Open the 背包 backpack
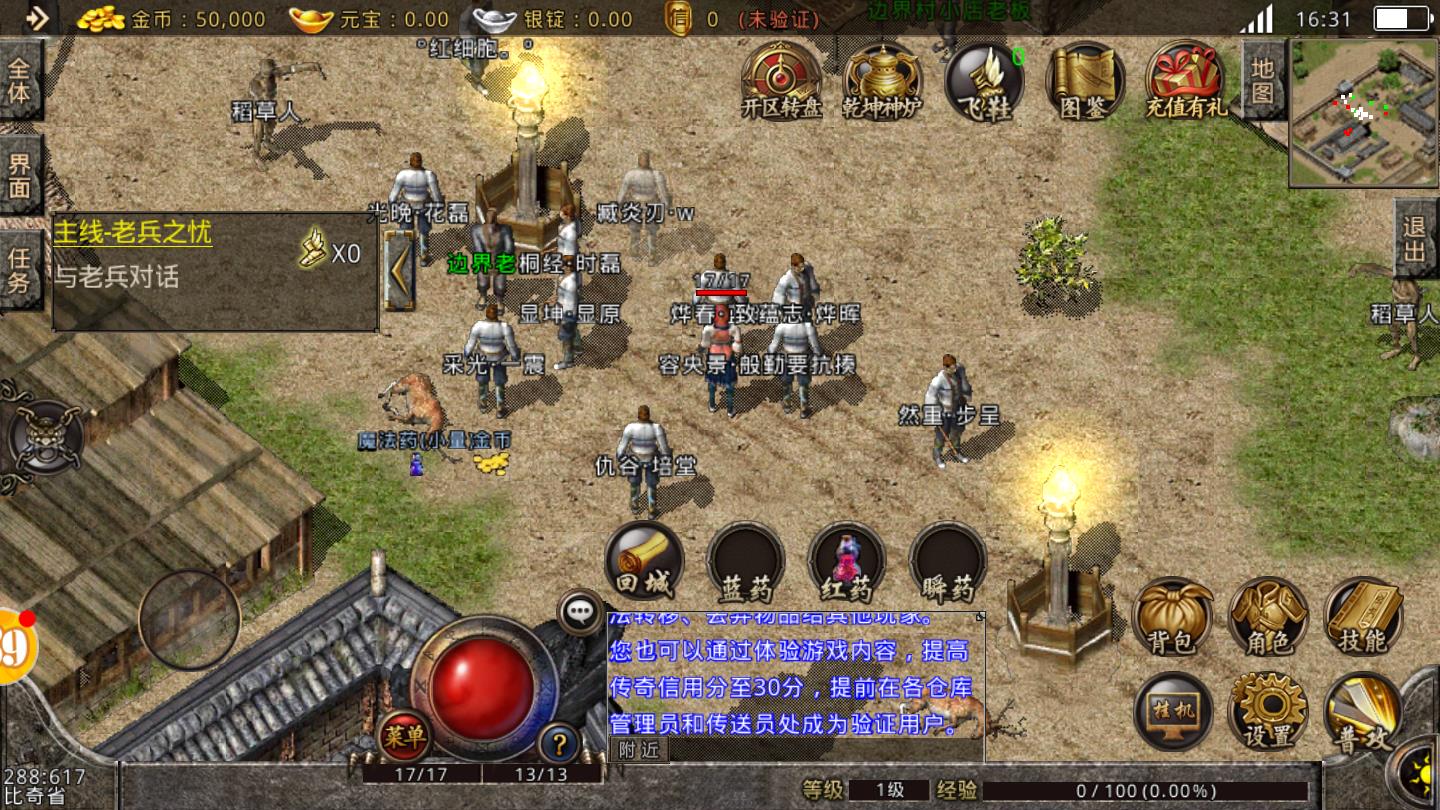 [x=1172, y=616]
